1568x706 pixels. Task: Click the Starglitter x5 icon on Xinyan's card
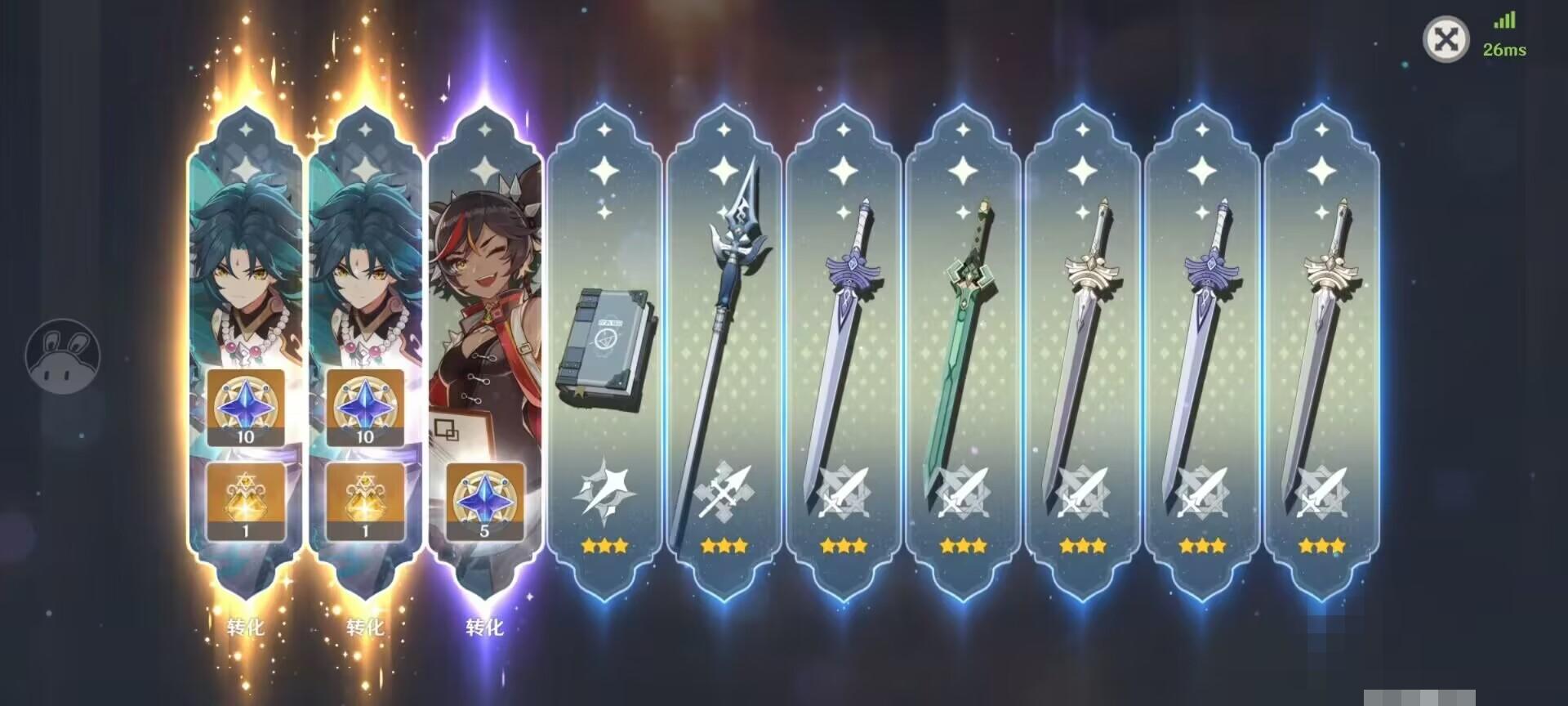tap(486, 502)
